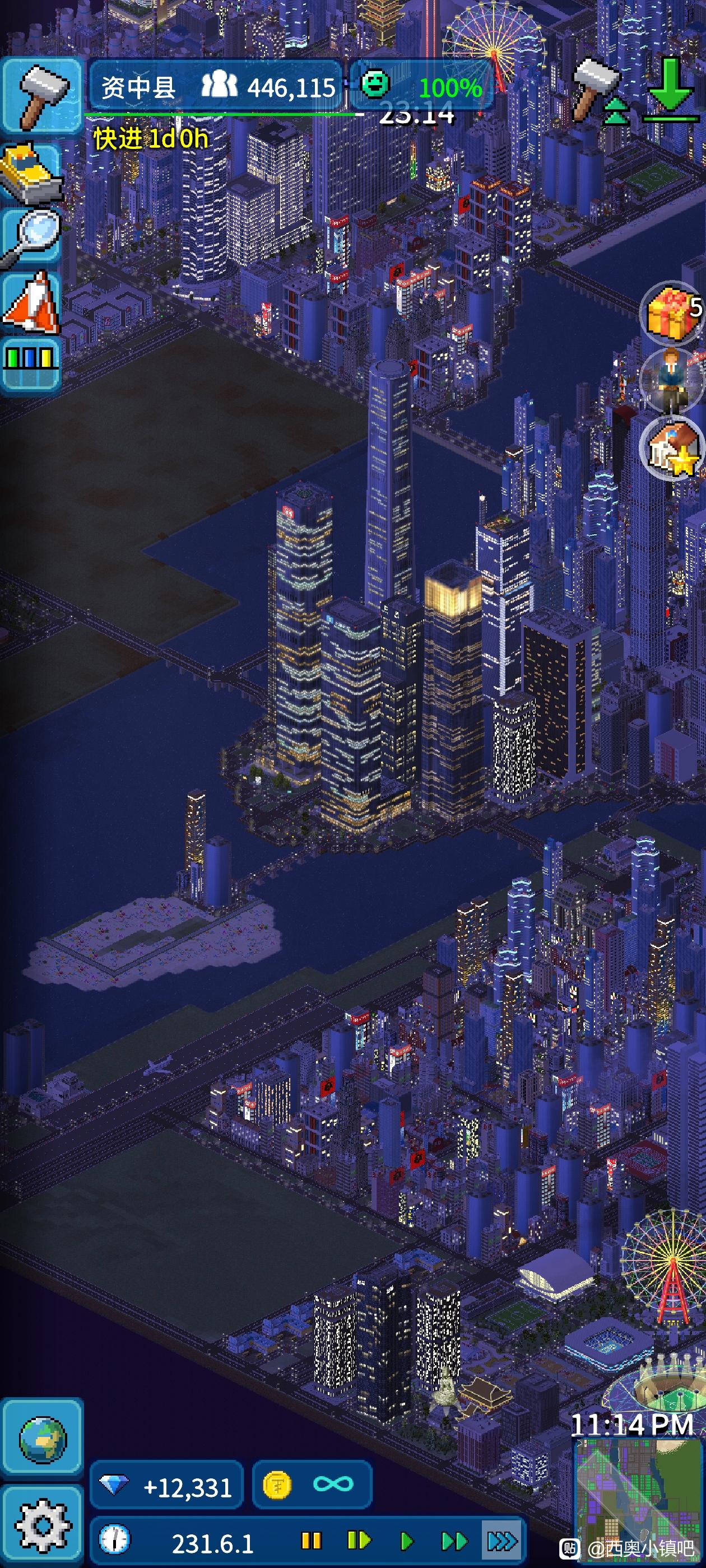The height and width of the screenshot is (1568, 706).
Task: Open the red and white rocket icon
Action: 32,302
